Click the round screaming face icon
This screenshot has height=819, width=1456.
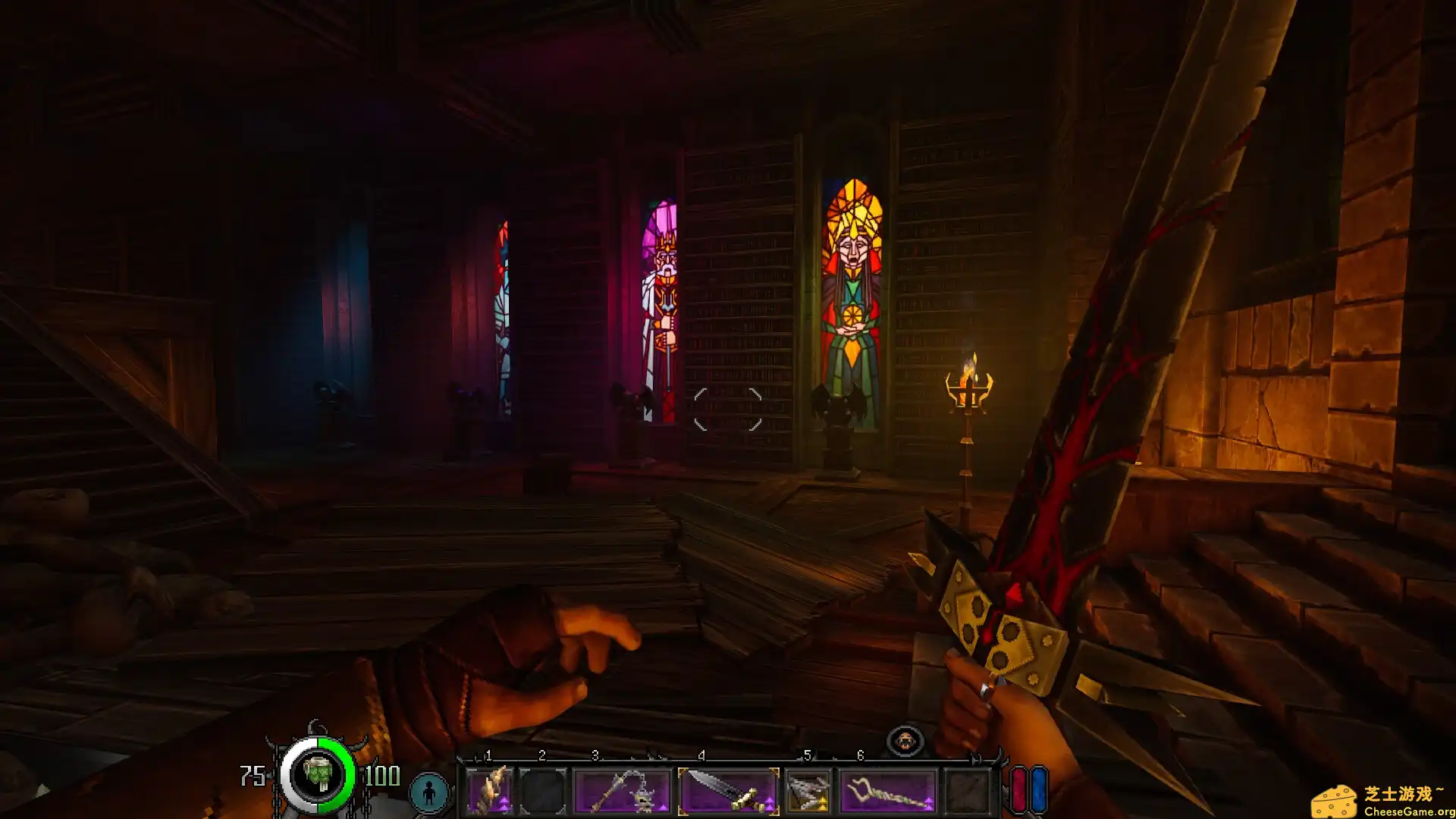pyautogui.click(x=905, y=741)
